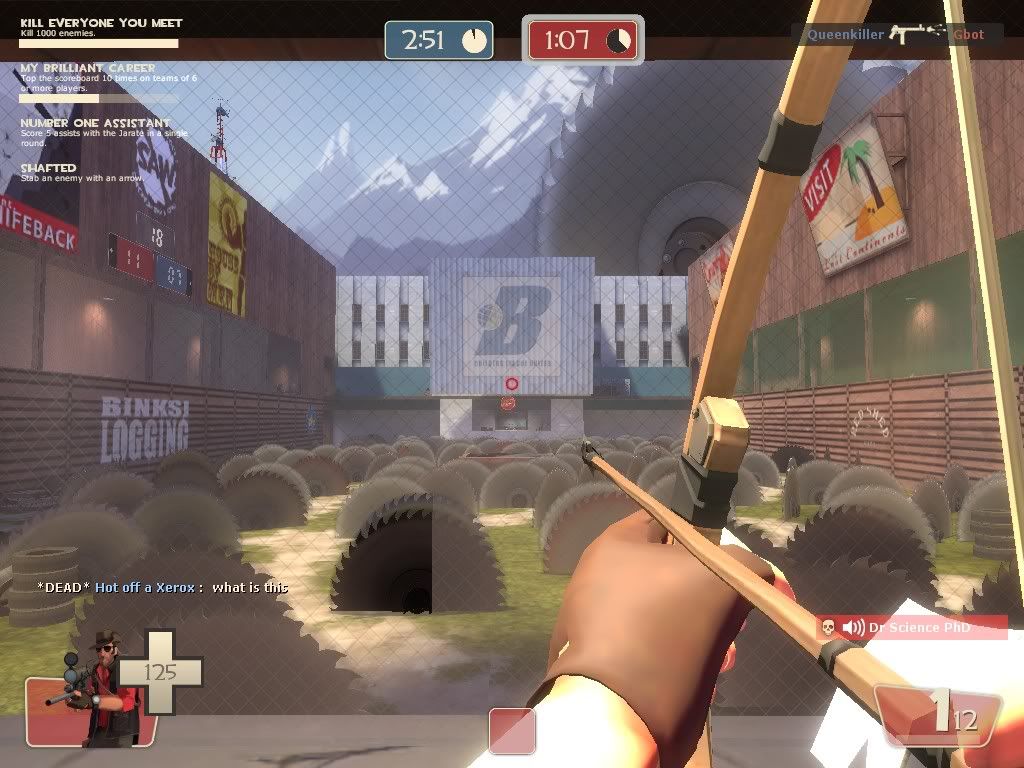Click the Dr Science PhD voice chat indicator
The width and height of the screenshot is (1024, 768).
tap(911, 627)
